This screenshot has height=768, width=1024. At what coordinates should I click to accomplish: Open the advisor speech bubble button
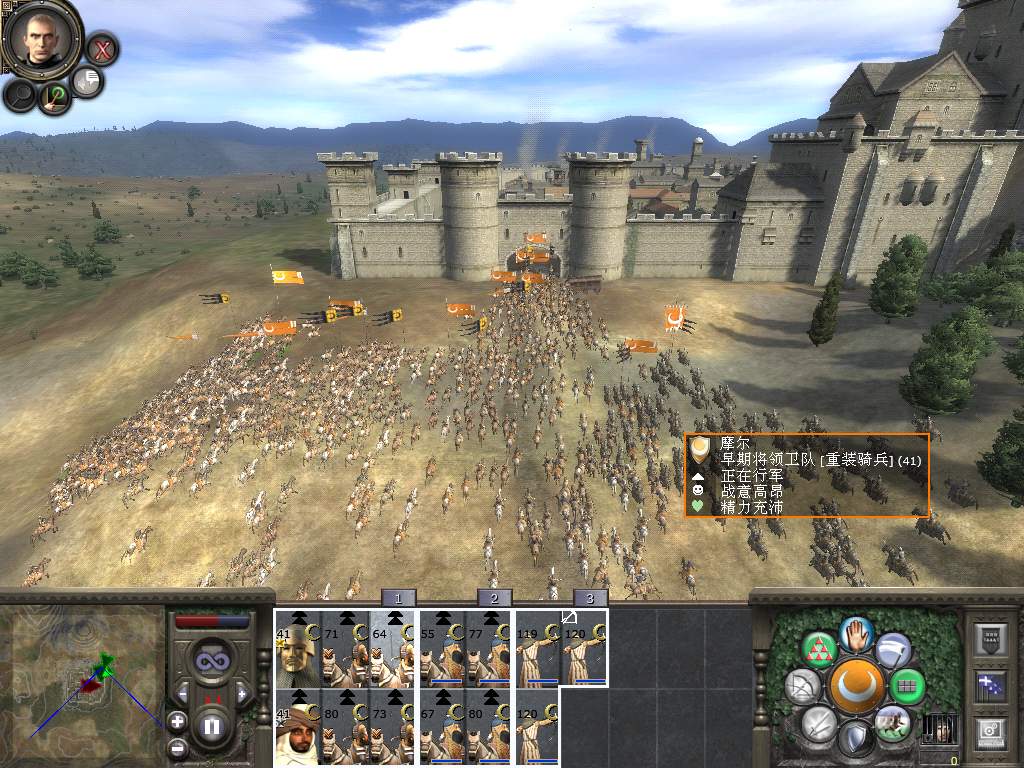click(88, 81)
